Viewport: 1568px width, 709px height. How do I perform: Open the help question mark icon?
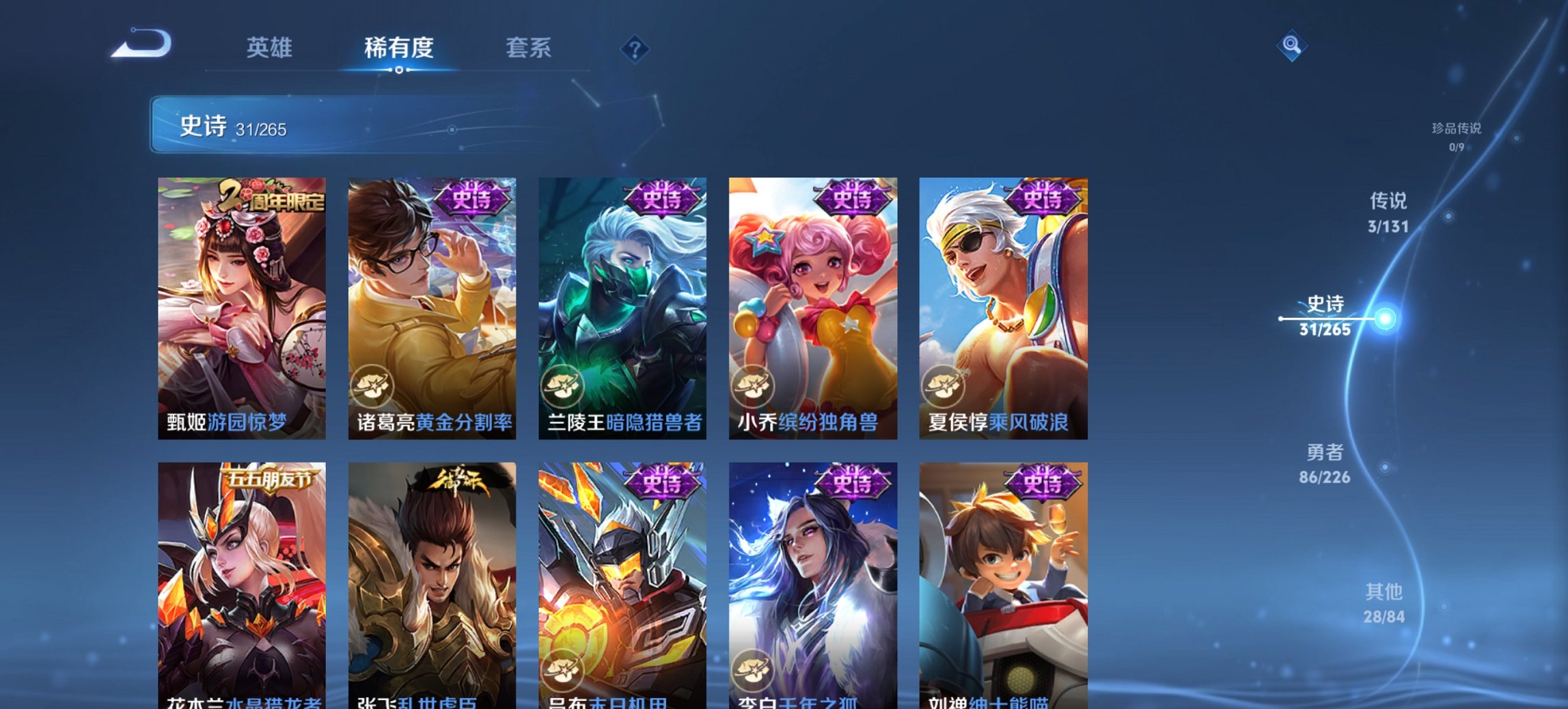(x=633, y=47)
